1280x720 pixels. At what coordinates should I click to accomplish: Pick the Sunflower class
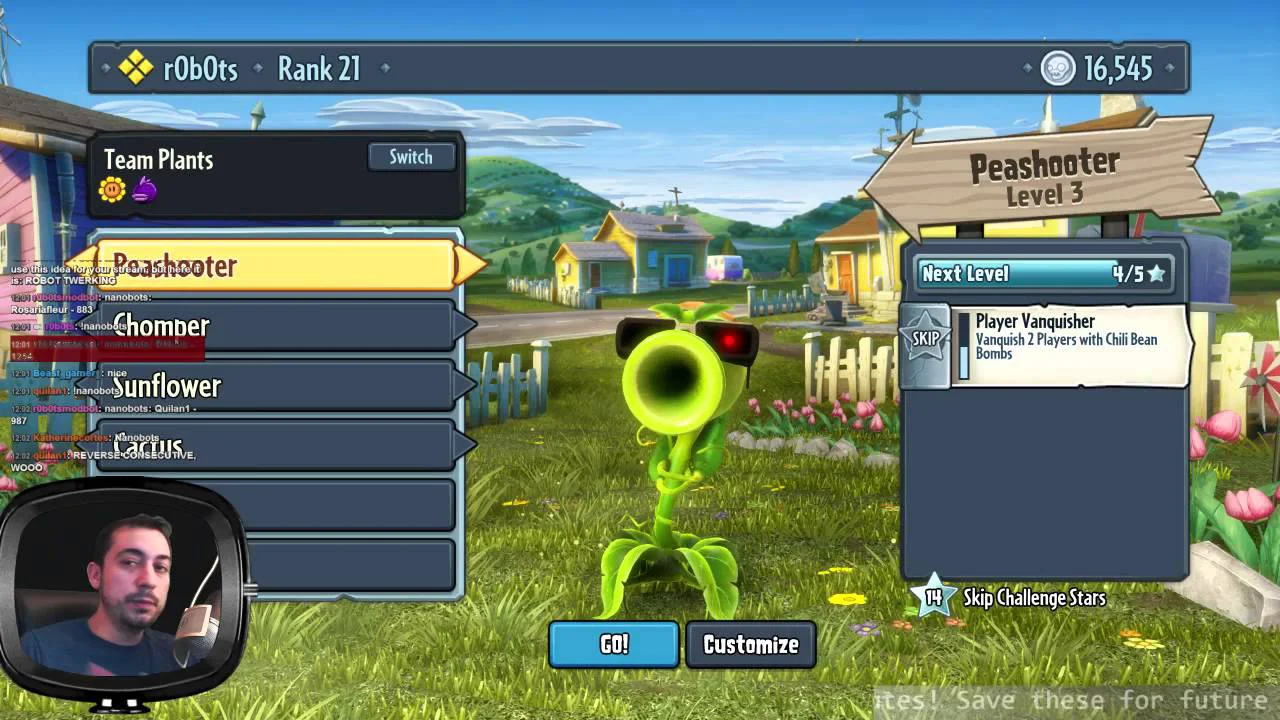pos(275,386)
